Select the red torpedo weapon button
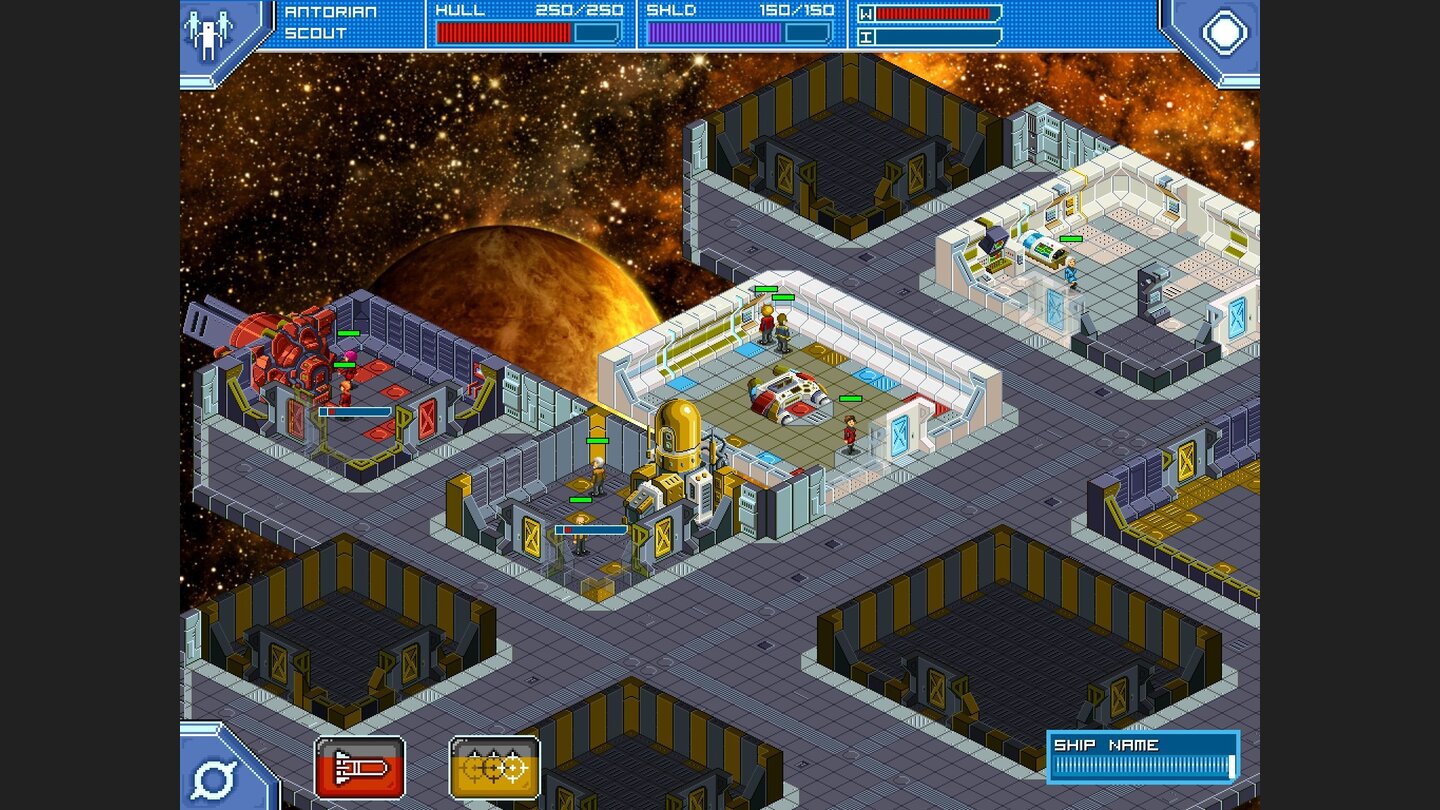 click(x=360, y=767)
